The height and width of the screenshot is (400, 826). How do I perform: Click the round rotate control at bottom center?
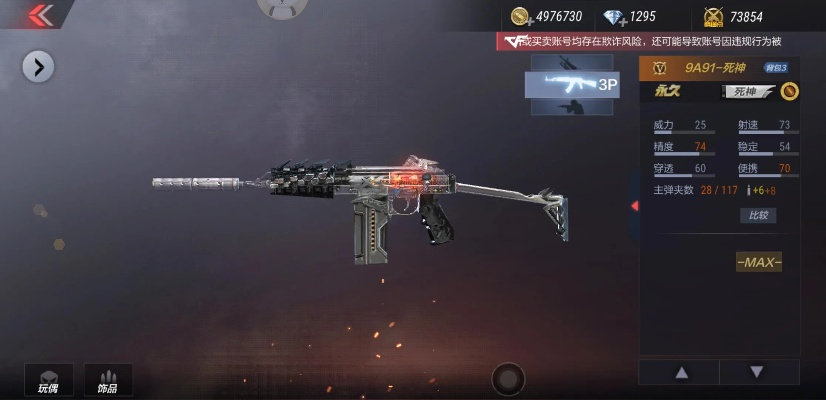[x=508, y=379]
